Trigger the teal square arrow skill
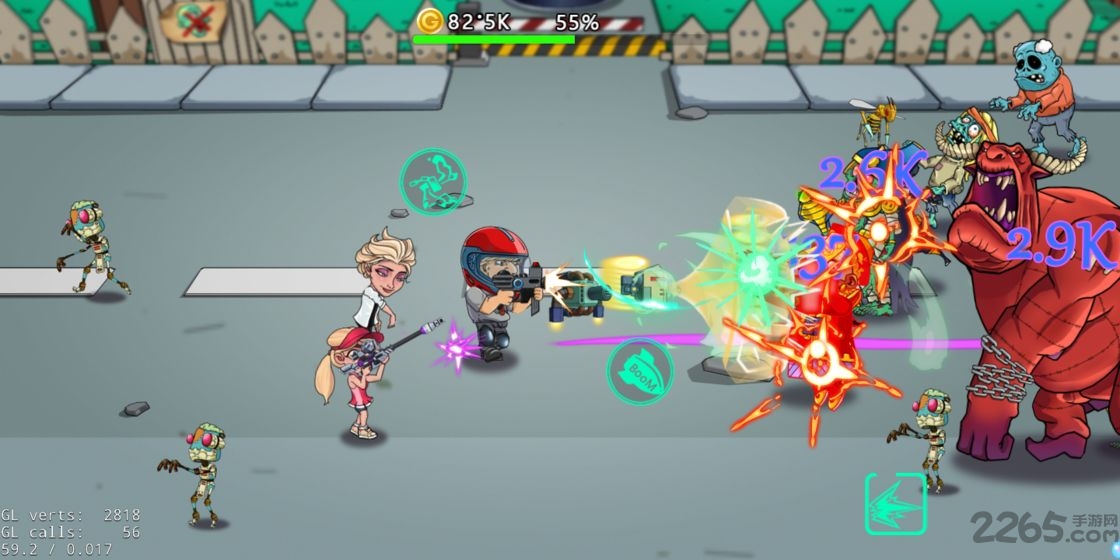This screenshot has width=1120, height=560. 895,503
